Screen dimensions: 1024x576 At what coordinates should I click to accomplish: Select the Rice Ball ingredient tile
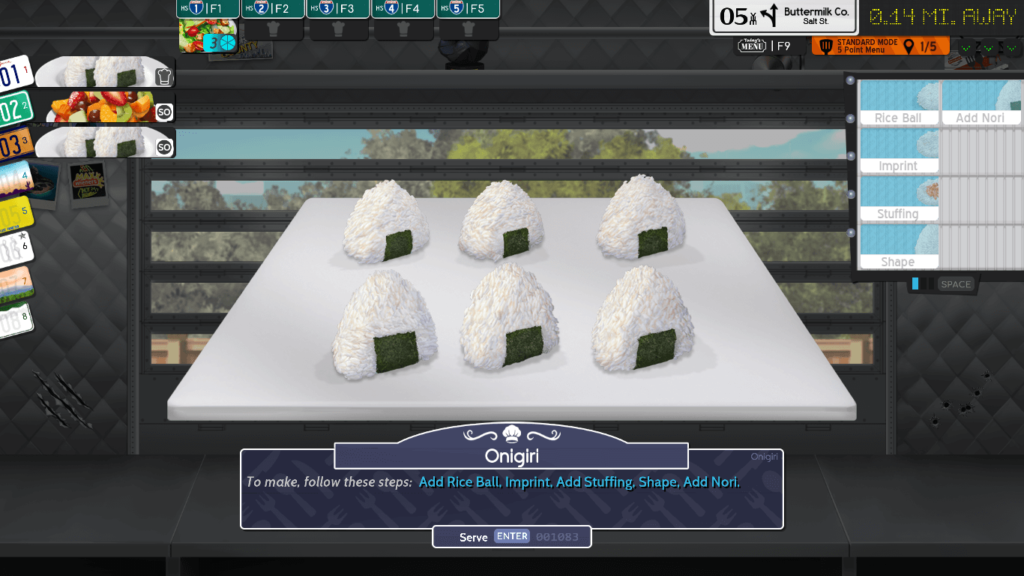click(898, 104)
